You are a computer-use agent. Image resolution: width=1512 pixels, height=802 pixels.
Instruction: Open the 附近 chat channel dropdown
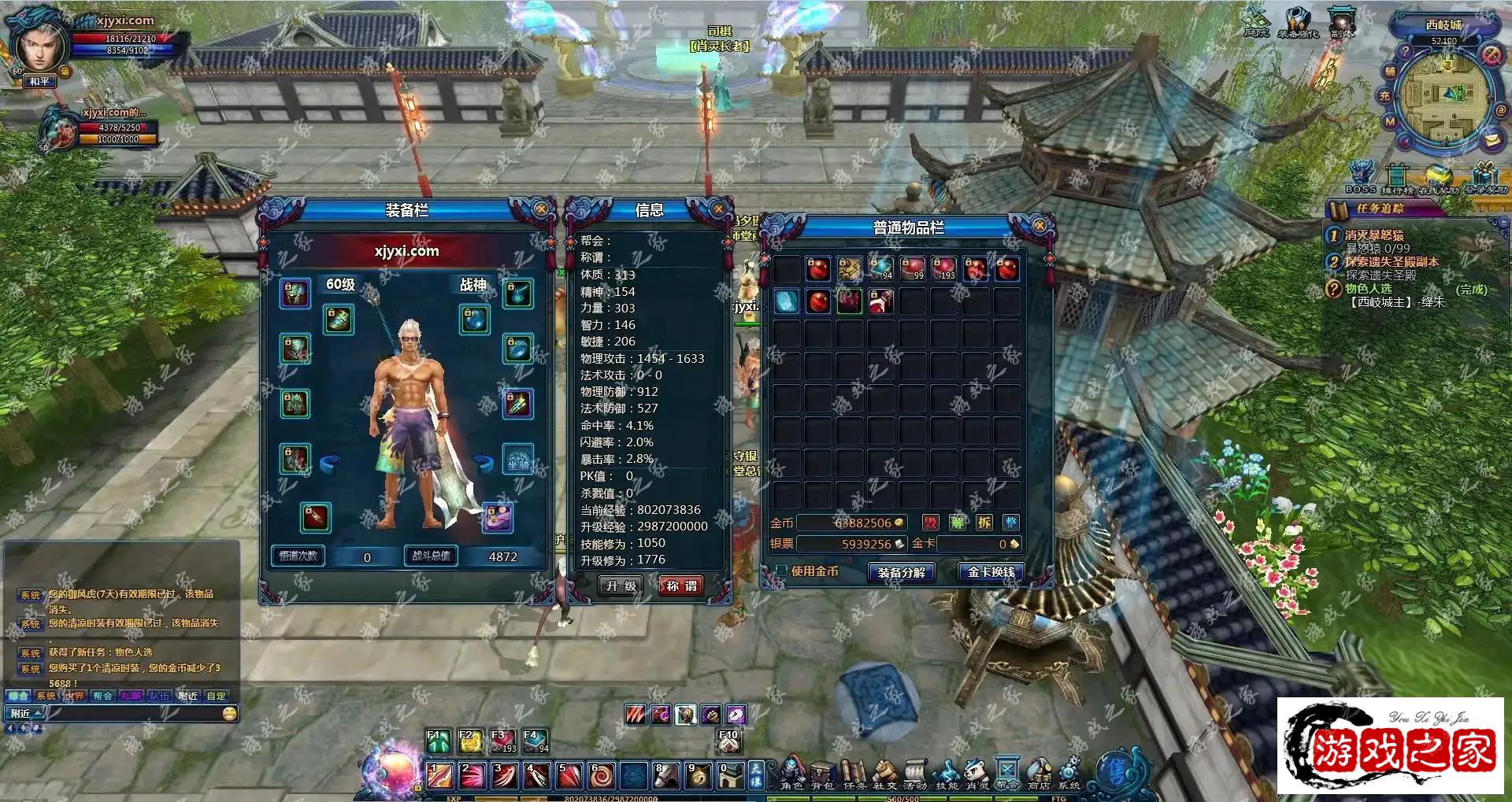[26, 713]
